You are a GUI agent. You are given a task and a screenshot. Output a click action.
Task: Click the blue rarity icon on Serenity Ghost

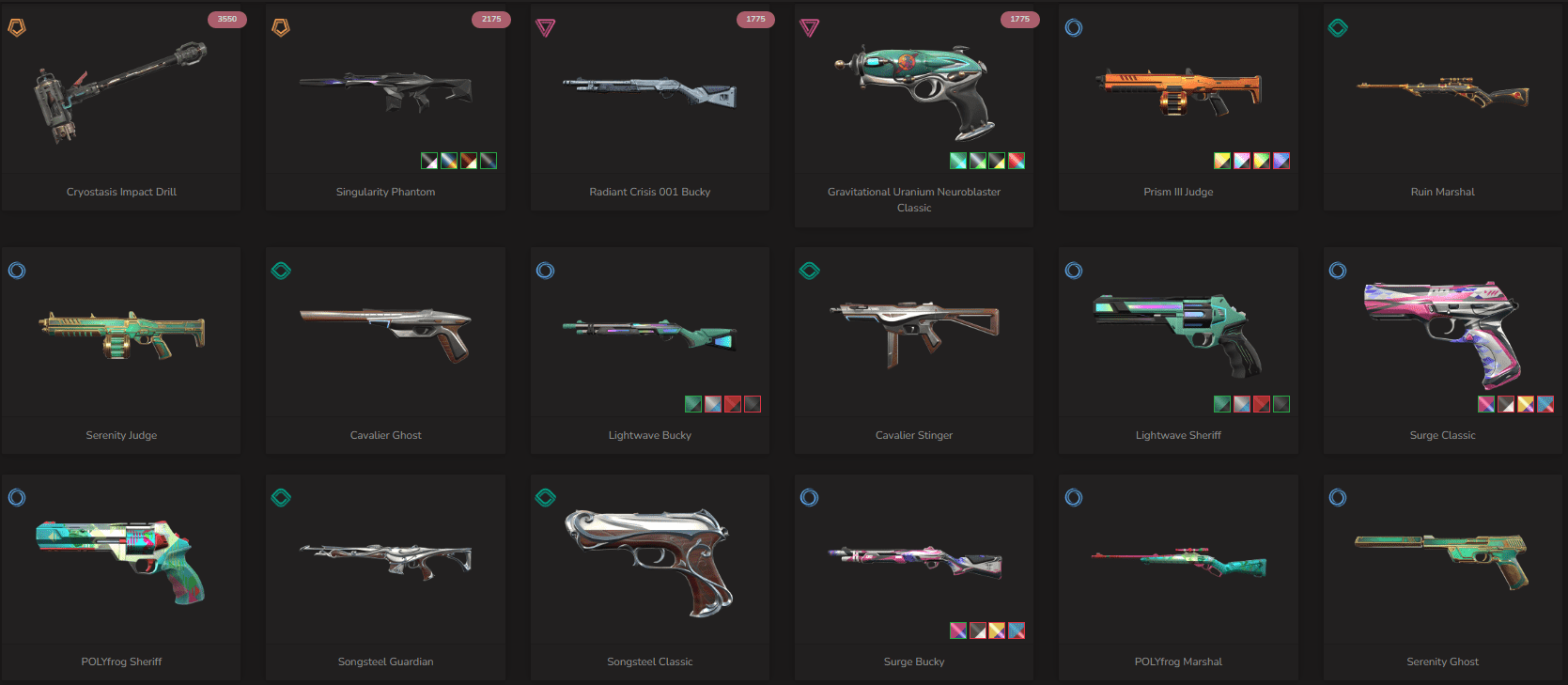click(x=1337, y=497)
